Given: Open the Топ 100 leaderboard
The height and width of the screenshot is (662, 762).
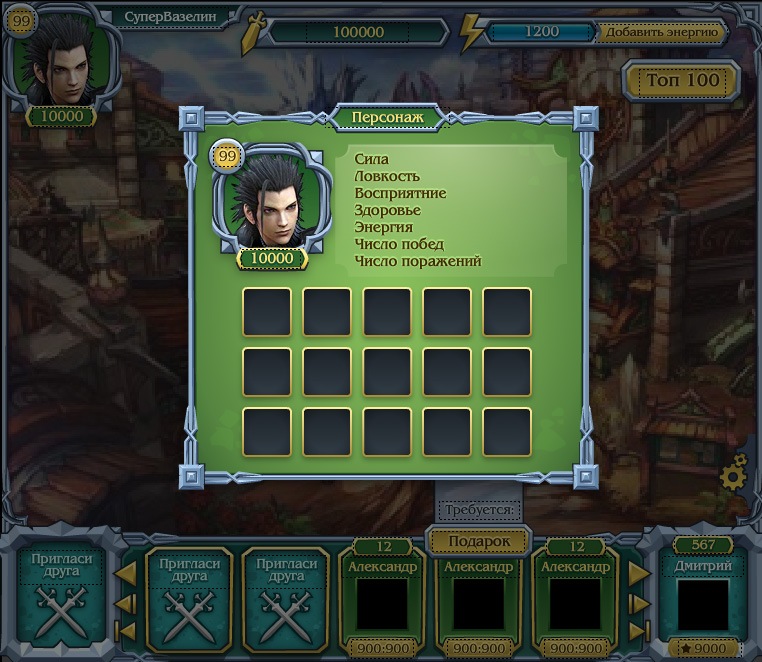Looking at the screenshot, I should pyautogui.click(x=684, y=80).
